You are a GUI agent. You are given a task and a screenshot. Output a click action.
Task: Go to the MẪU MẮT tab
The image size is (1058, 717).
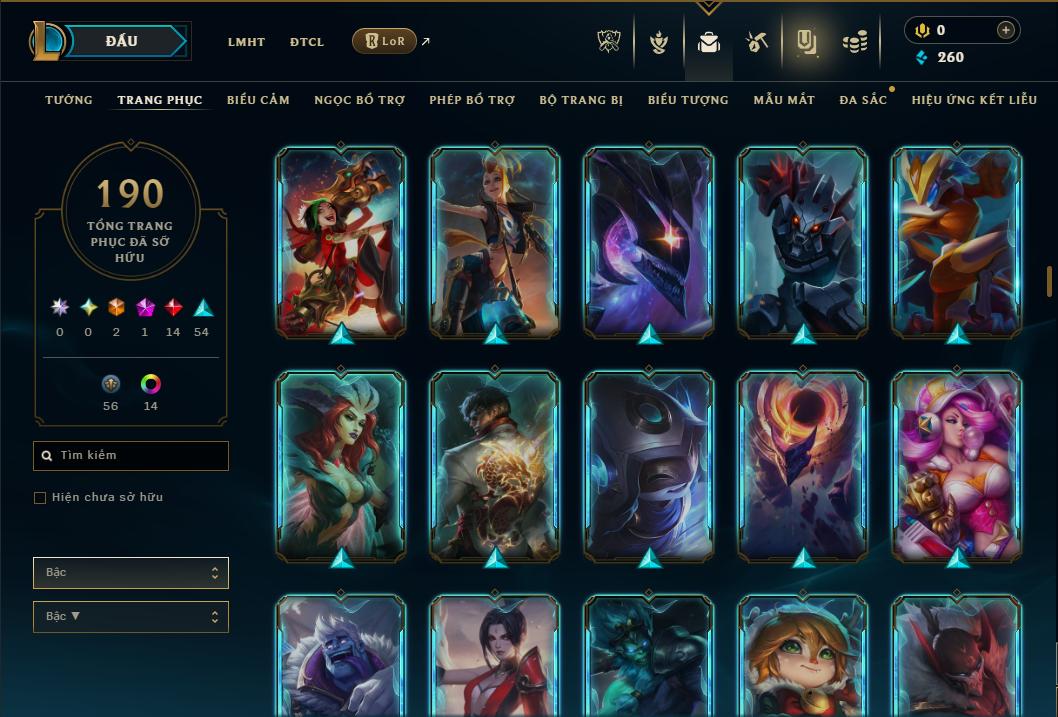(784, 100)
